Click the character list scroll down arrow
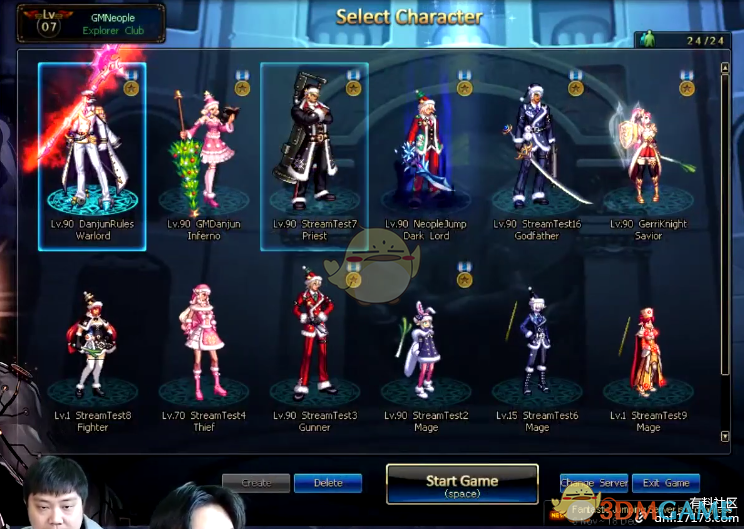This screenshot has height=529, width=744. (x=725, y=436)
